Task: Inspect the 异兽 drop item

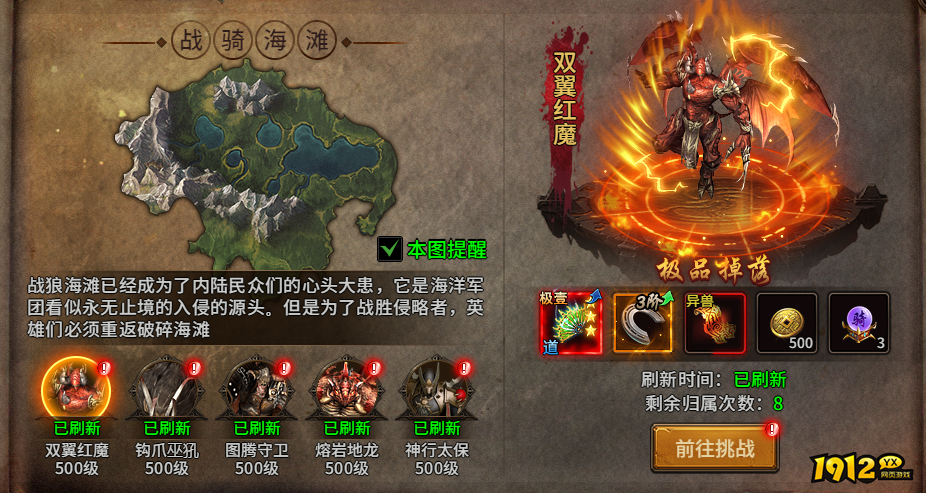Action: point(715,323)
